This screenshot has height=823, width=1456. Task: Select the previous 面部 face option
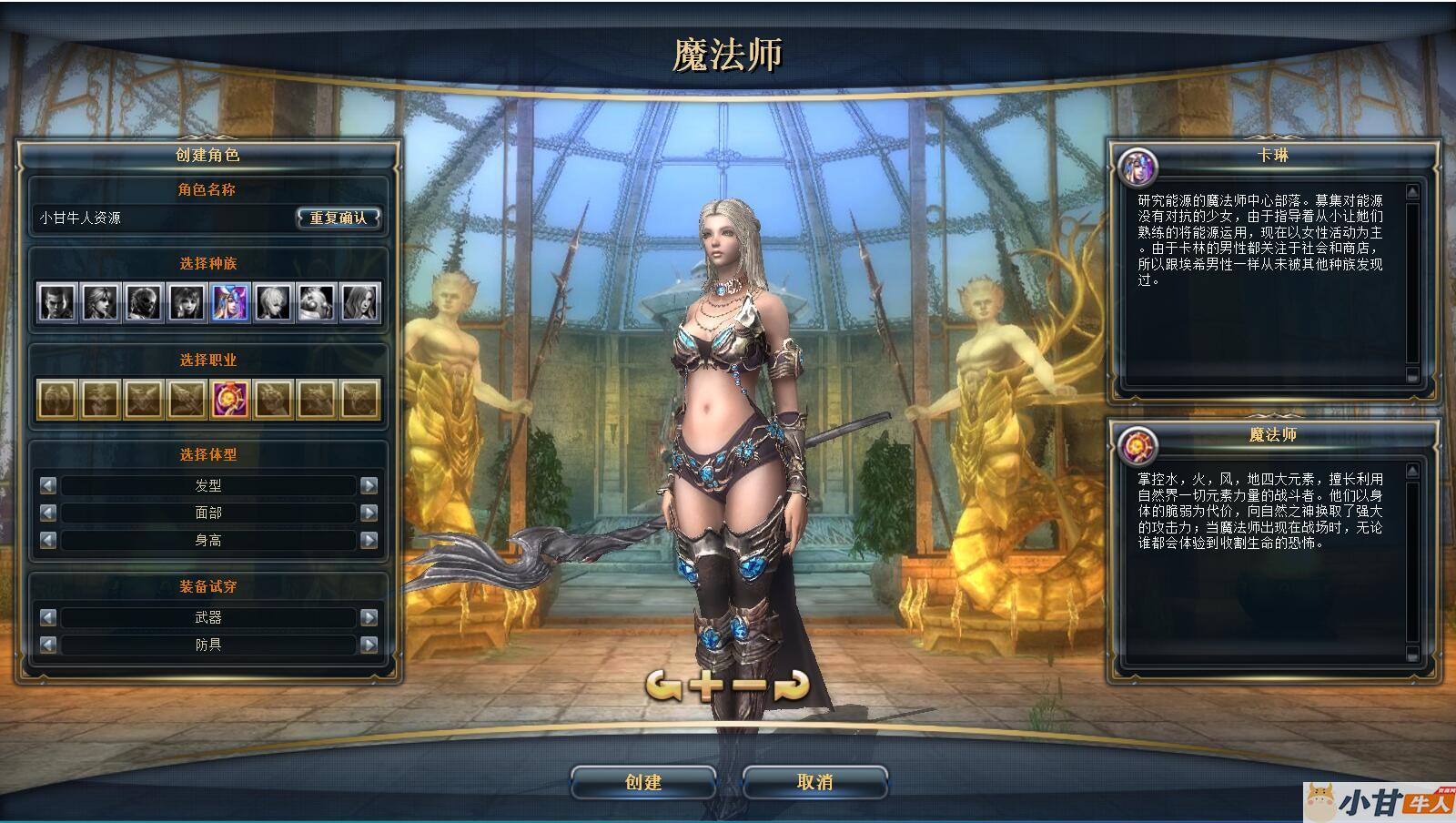48,513
